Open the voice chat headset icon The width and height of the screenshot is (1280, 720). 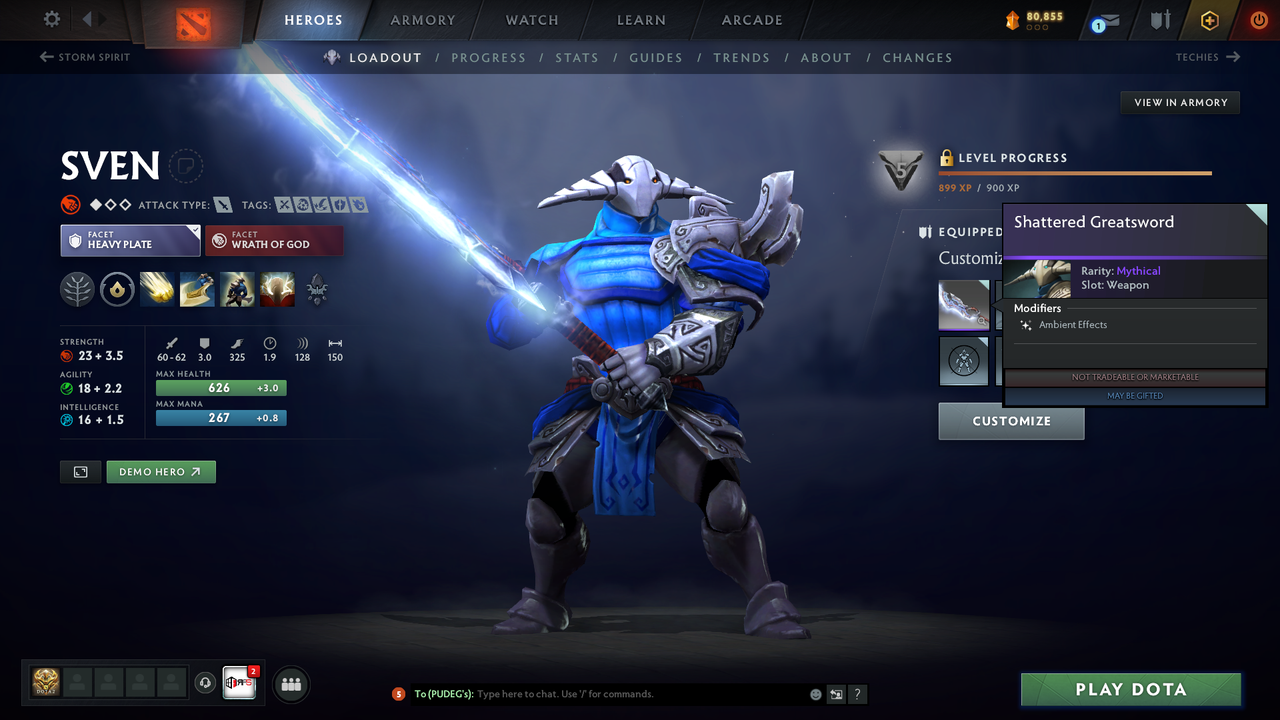(206, 683)
